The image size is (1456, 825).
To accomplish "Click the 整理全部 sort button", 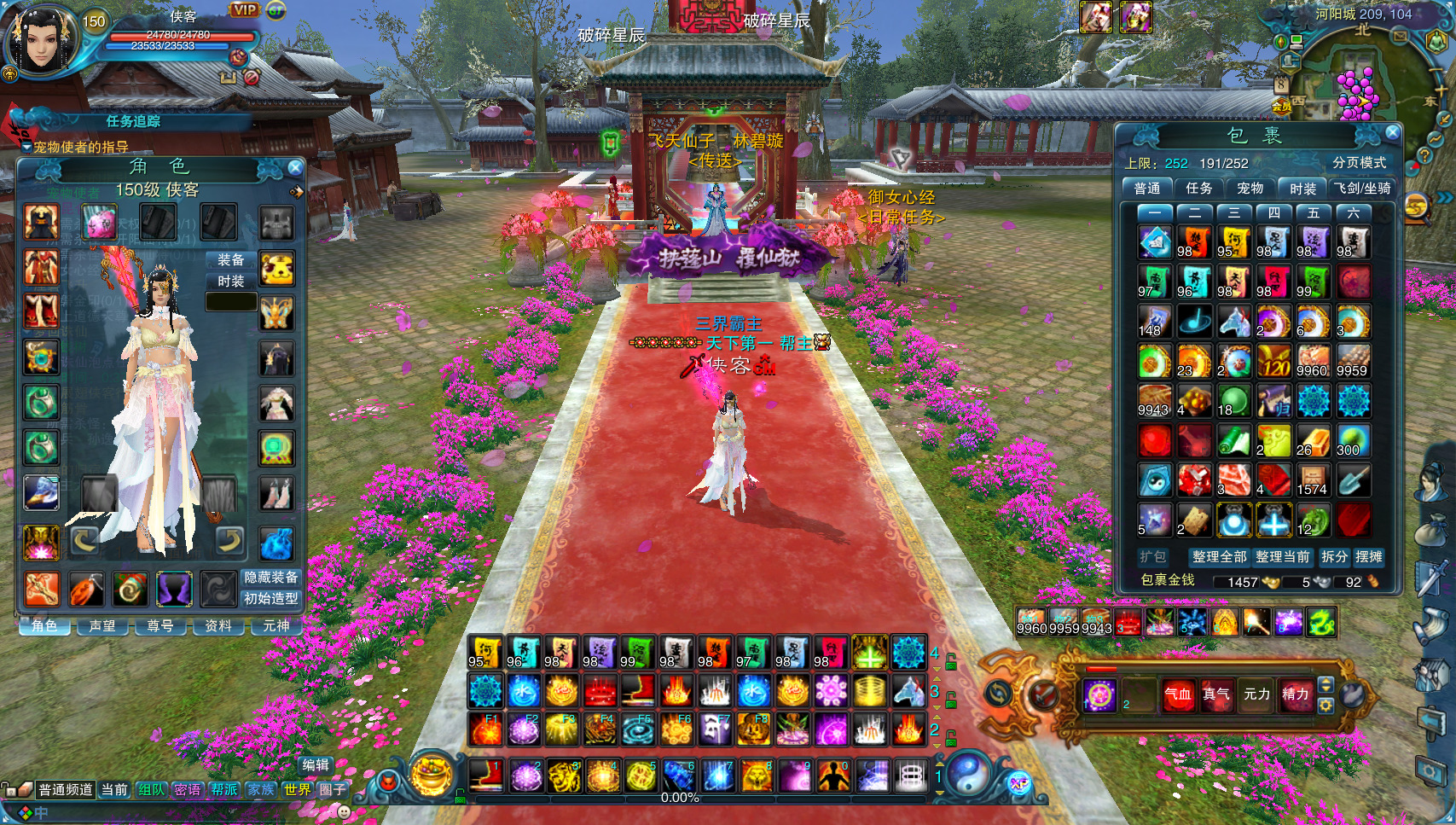I will click(1219, 556).
